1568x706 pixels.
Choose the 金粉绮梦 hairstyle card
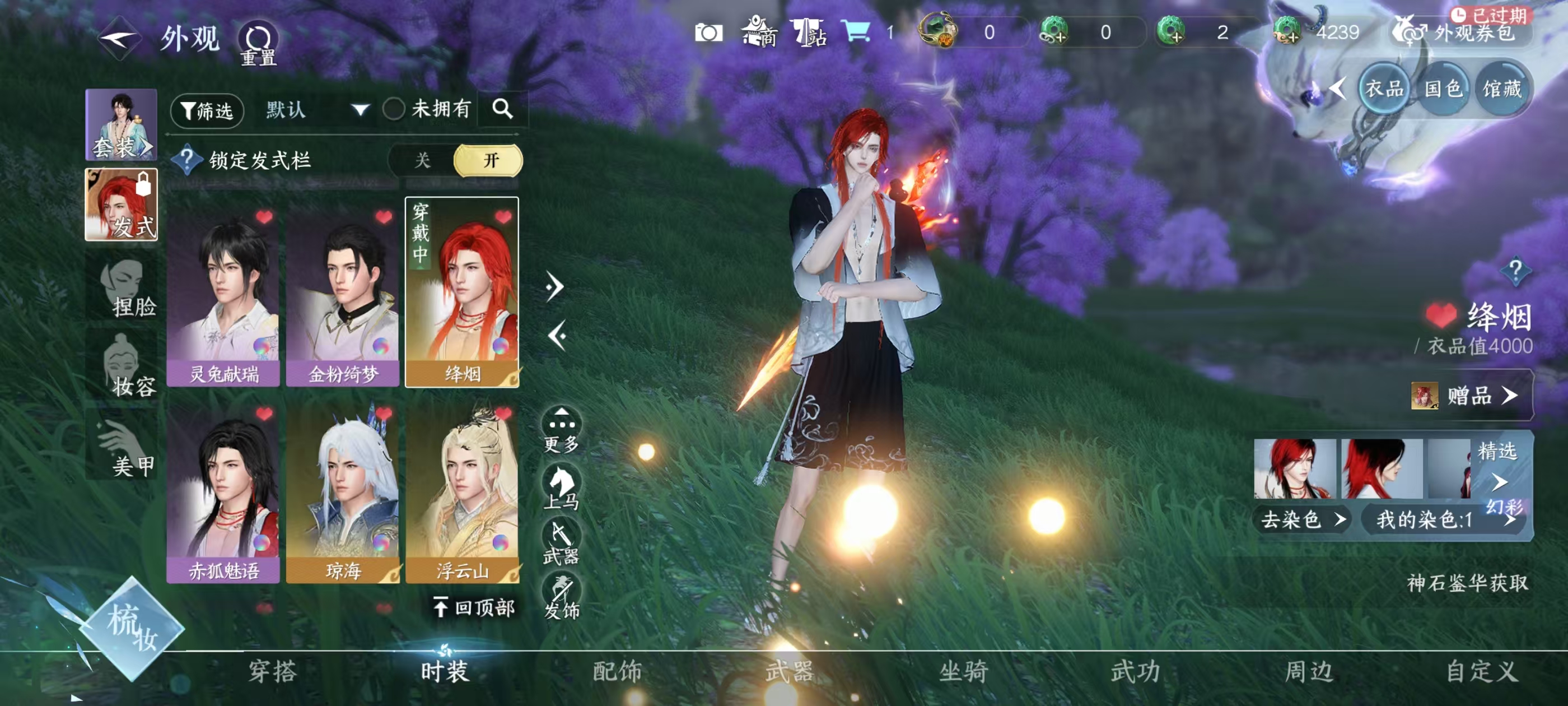[343, 292]
